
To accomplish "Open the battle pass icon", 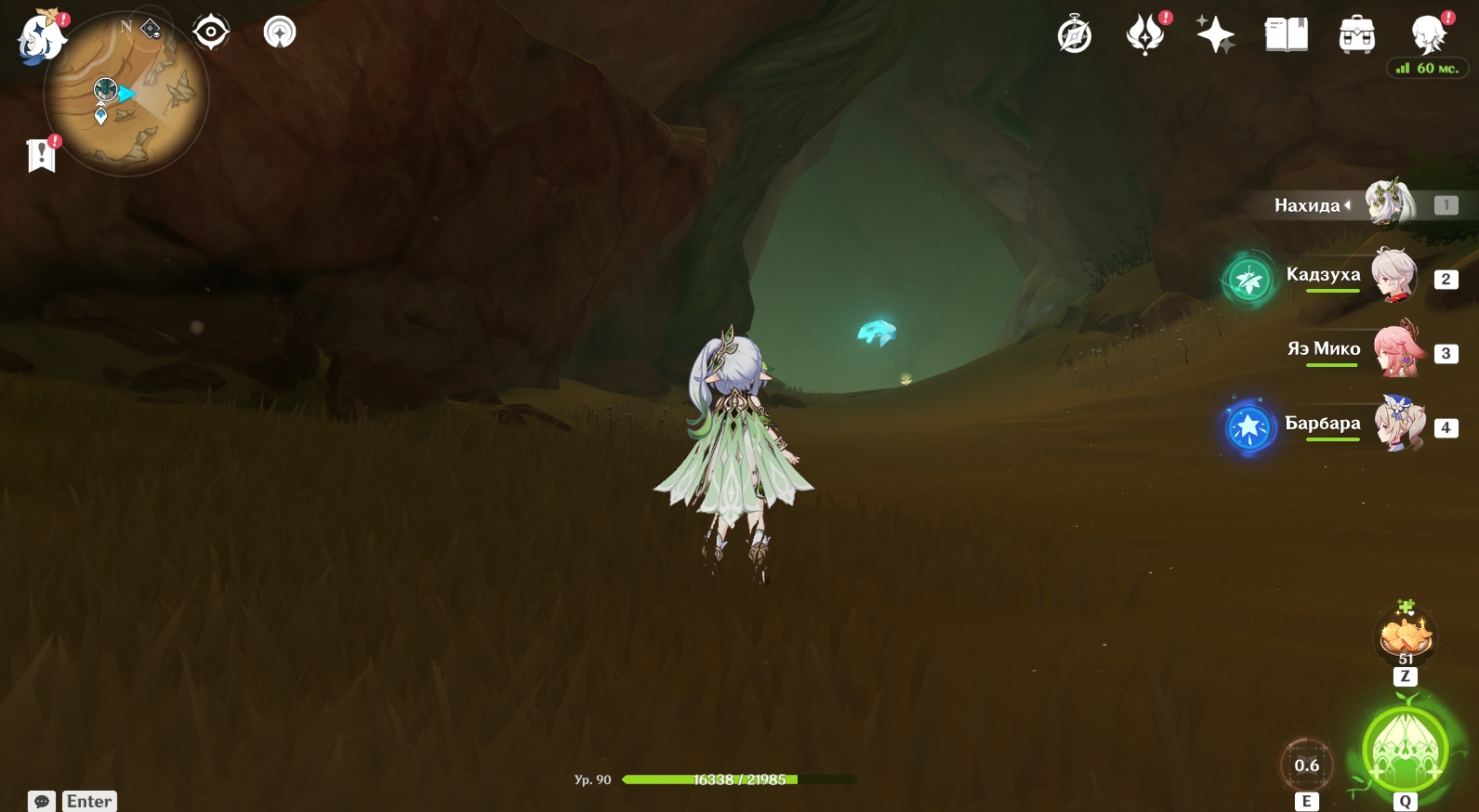I will coord(1145,36).
